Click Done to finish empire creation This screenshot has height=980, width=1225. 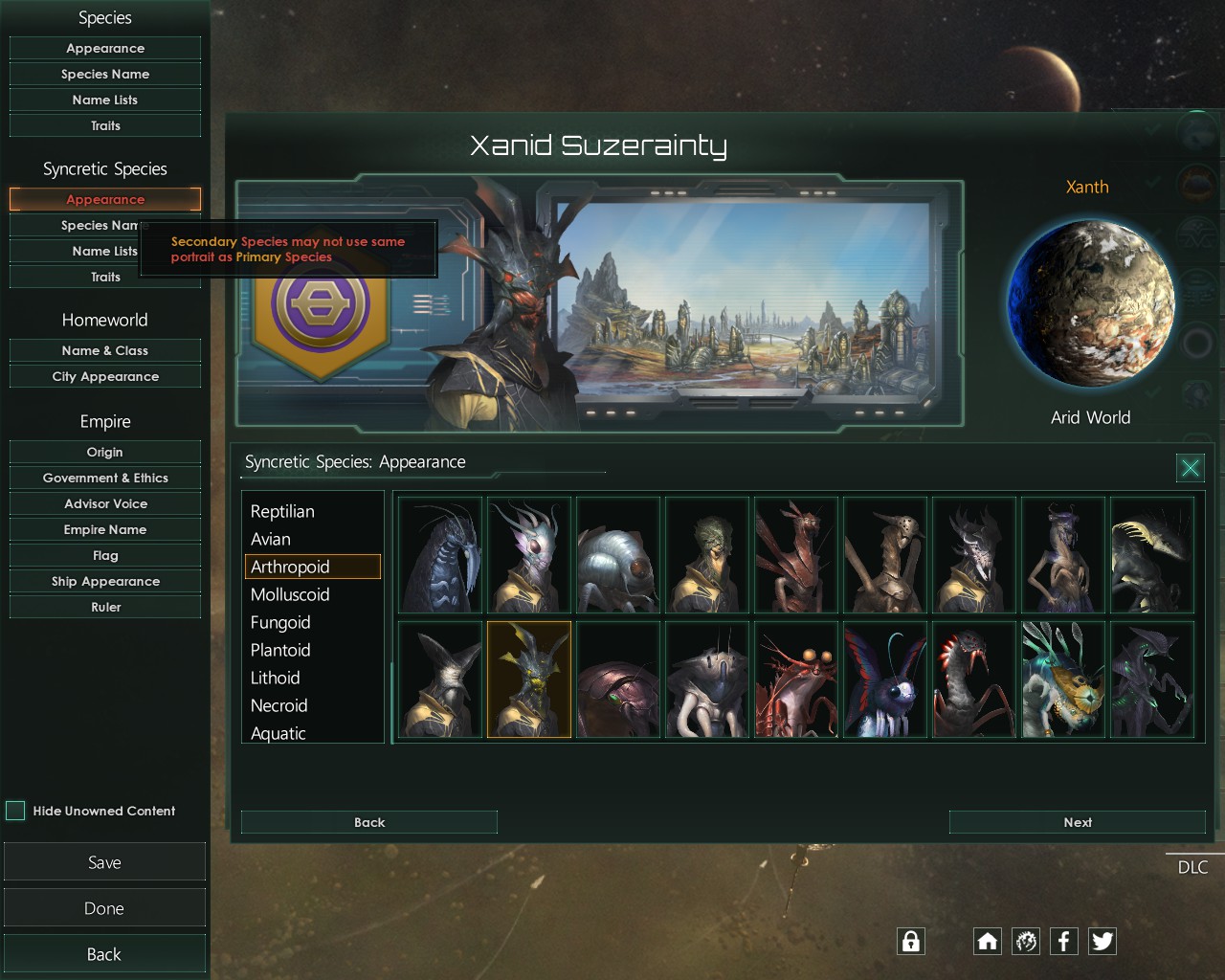(104, 907)
